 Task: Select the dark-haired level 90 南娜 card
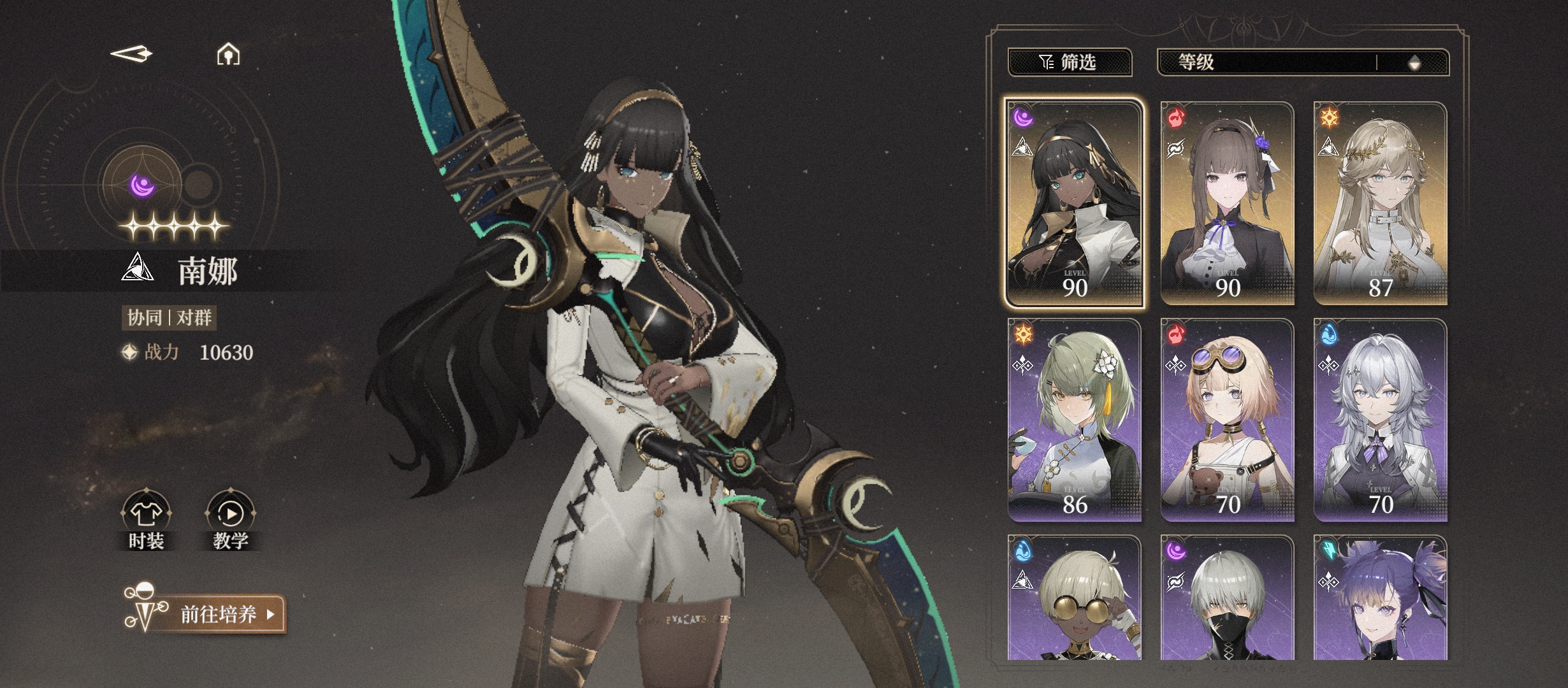point(1074,203)
